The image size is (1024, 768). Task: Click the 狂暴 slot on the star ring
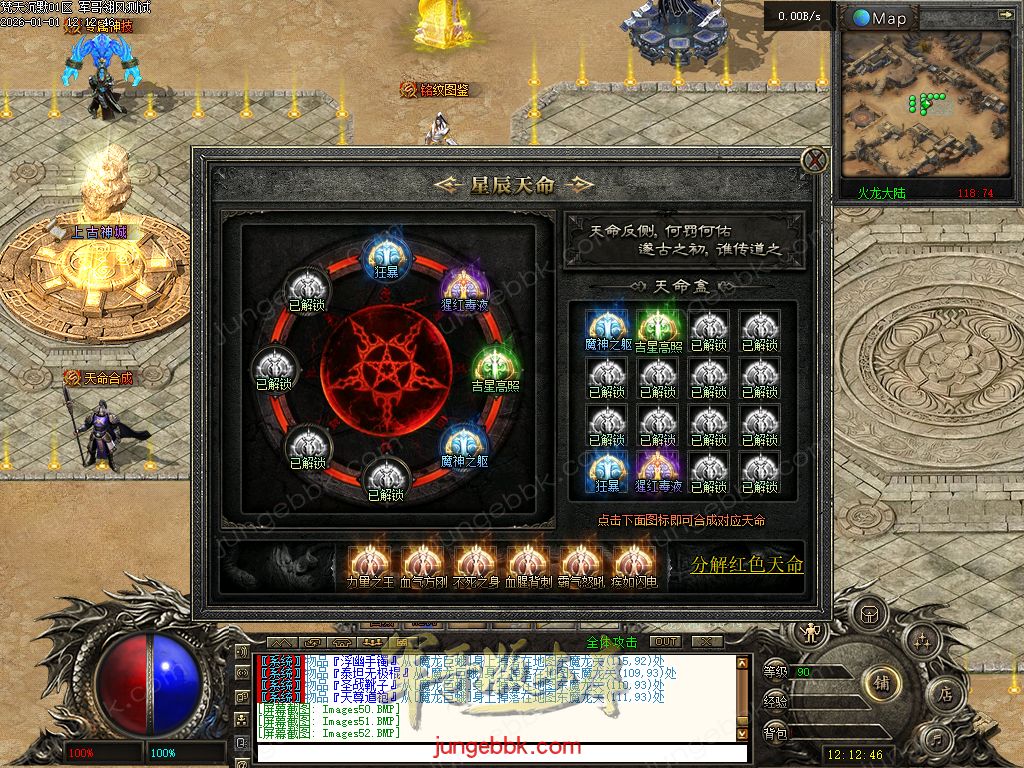click(385, 255)
